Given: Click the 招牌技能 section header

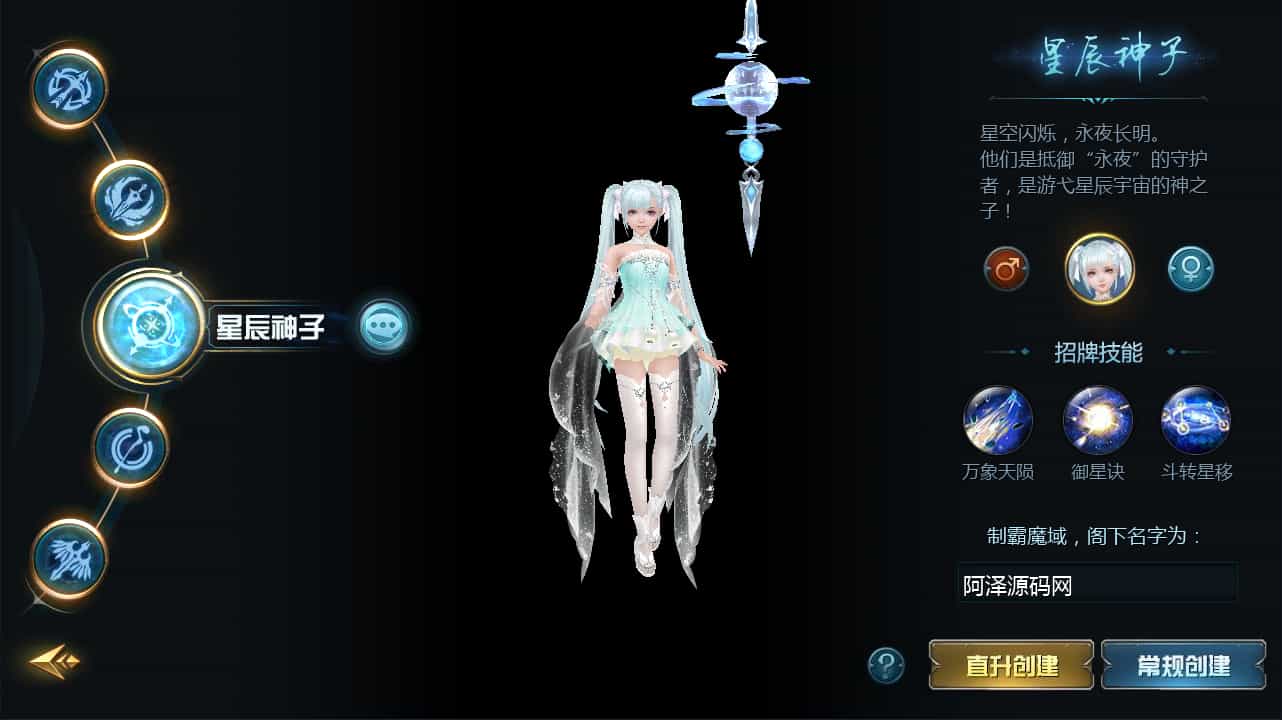Looking at the screenshot, I should point(1097,352).
